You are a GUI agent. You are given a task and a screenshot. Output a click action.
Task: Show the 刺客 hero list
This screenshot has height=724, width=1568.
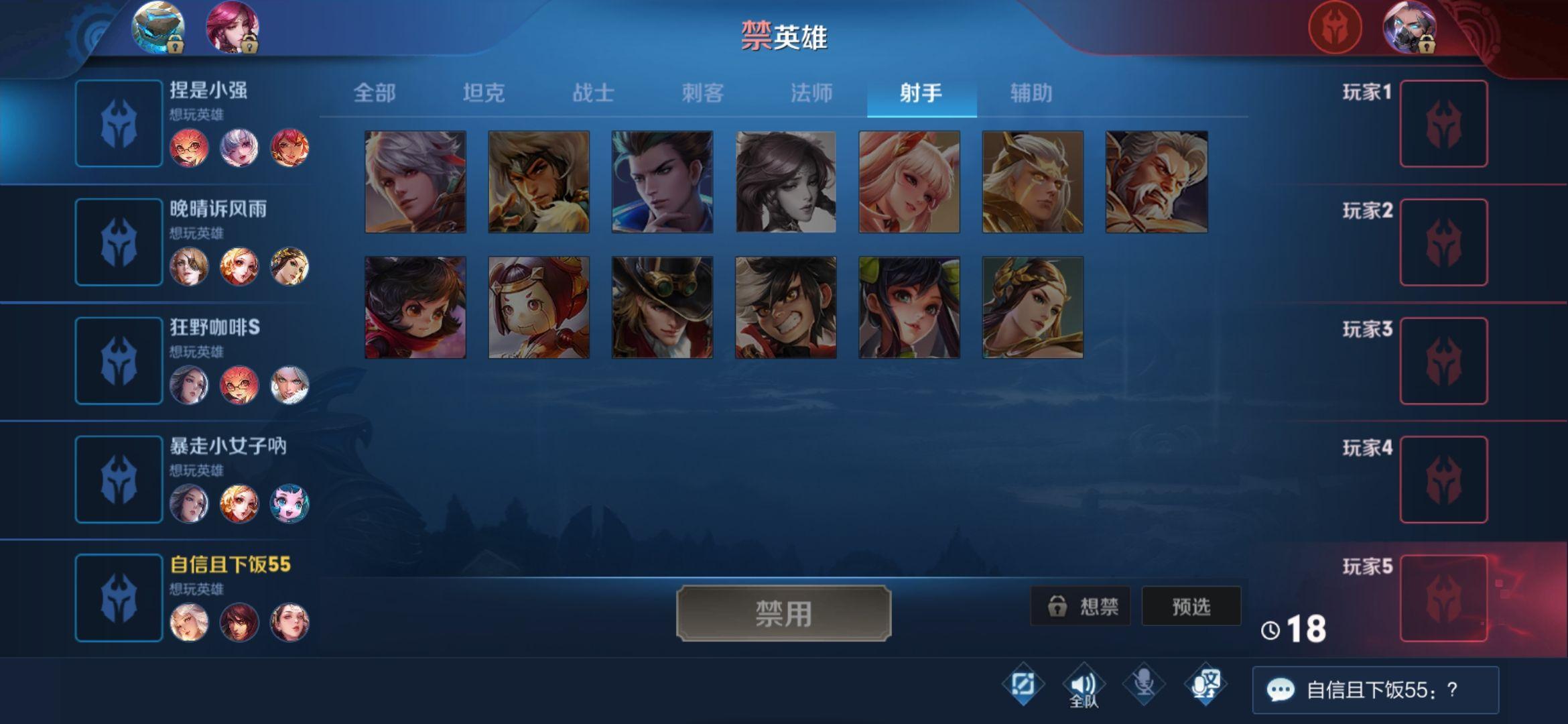pos(702,93)
